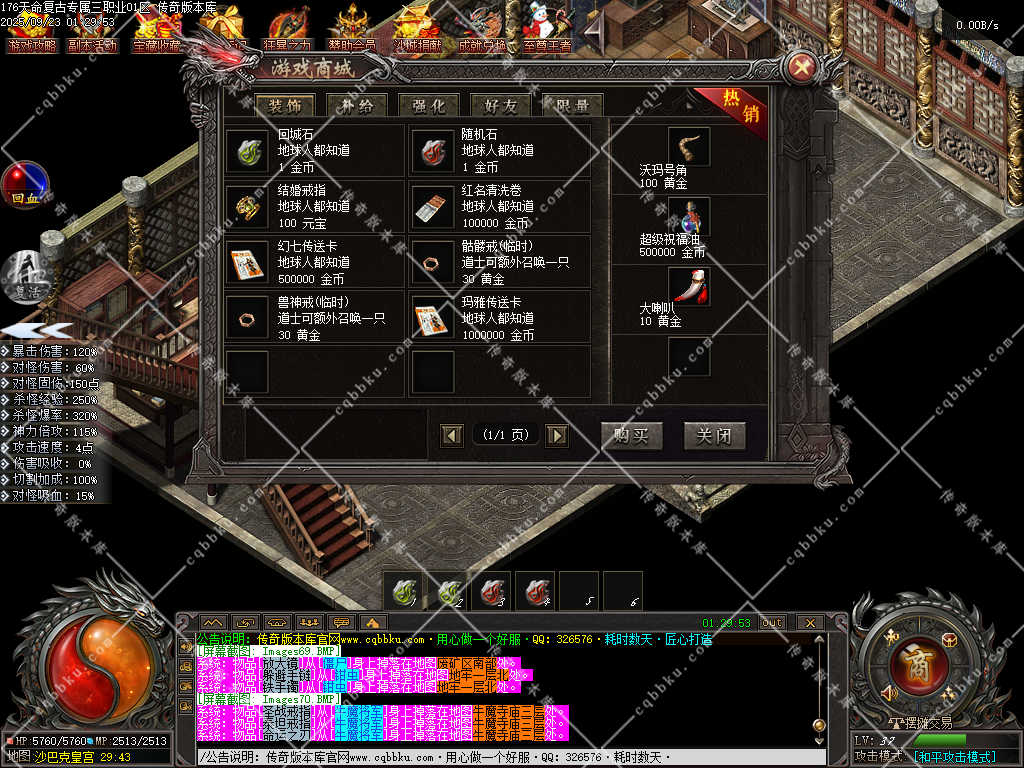Click the 关闭 close button

pos(714,436)
